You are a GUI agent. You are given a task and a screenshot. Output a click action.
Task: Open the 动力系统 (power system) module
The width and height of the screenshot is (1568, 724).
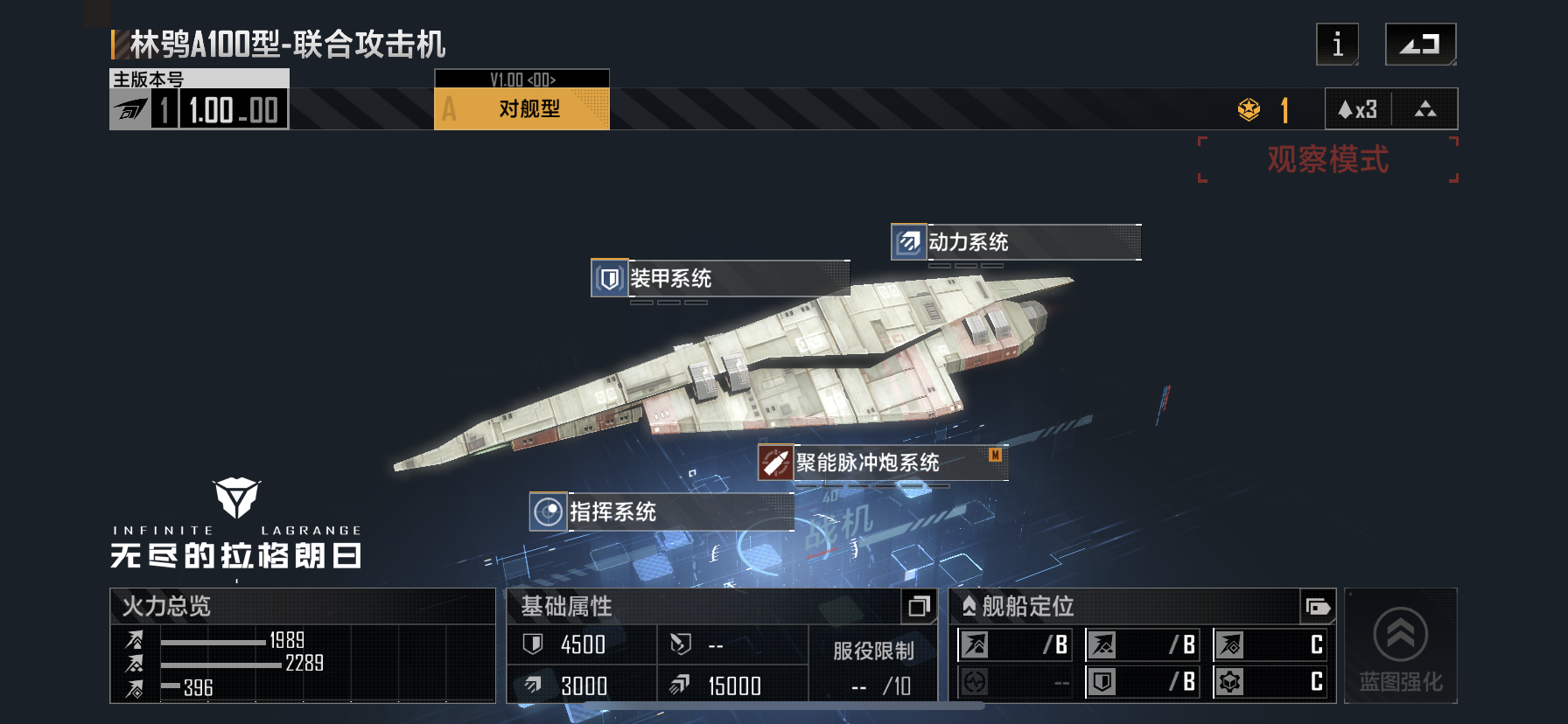907,242
